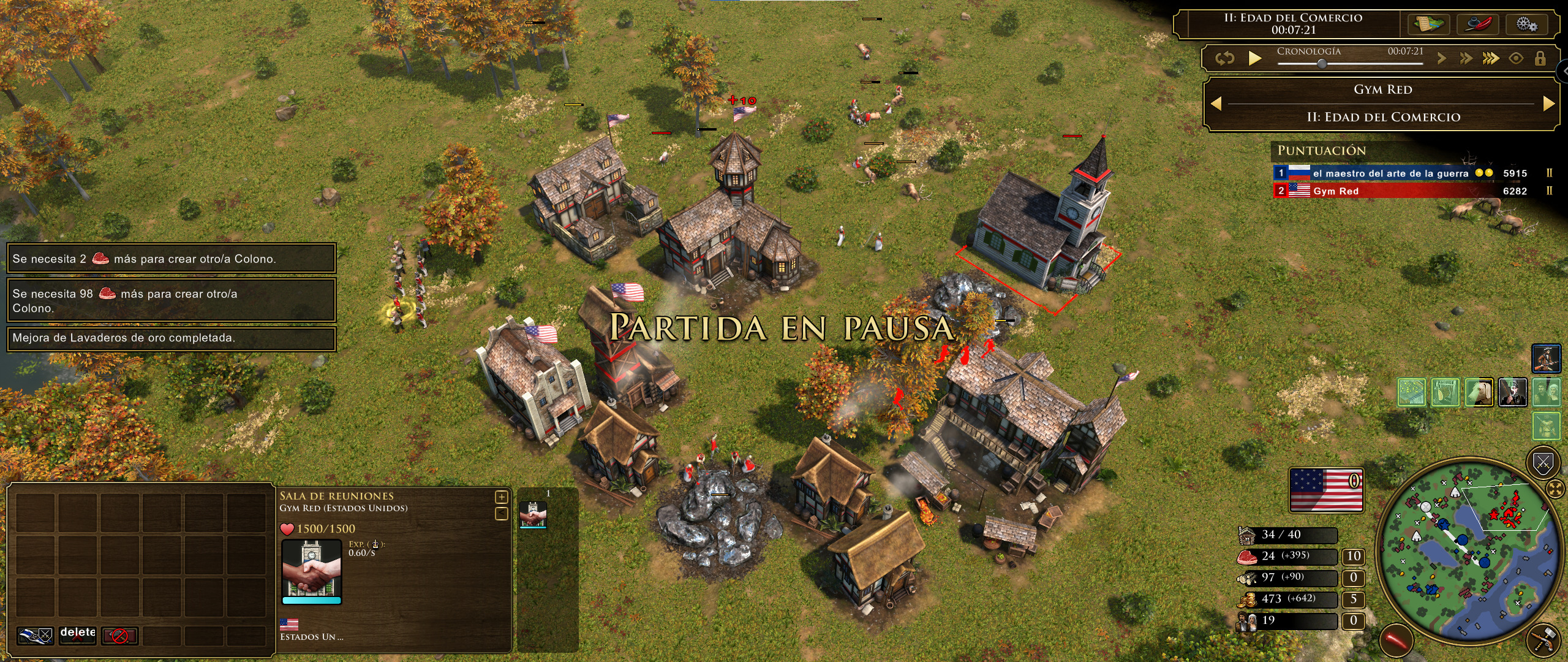Restart the replay with the loop arrows
Screen dimensions: 1568x662
coord(1224,58)
